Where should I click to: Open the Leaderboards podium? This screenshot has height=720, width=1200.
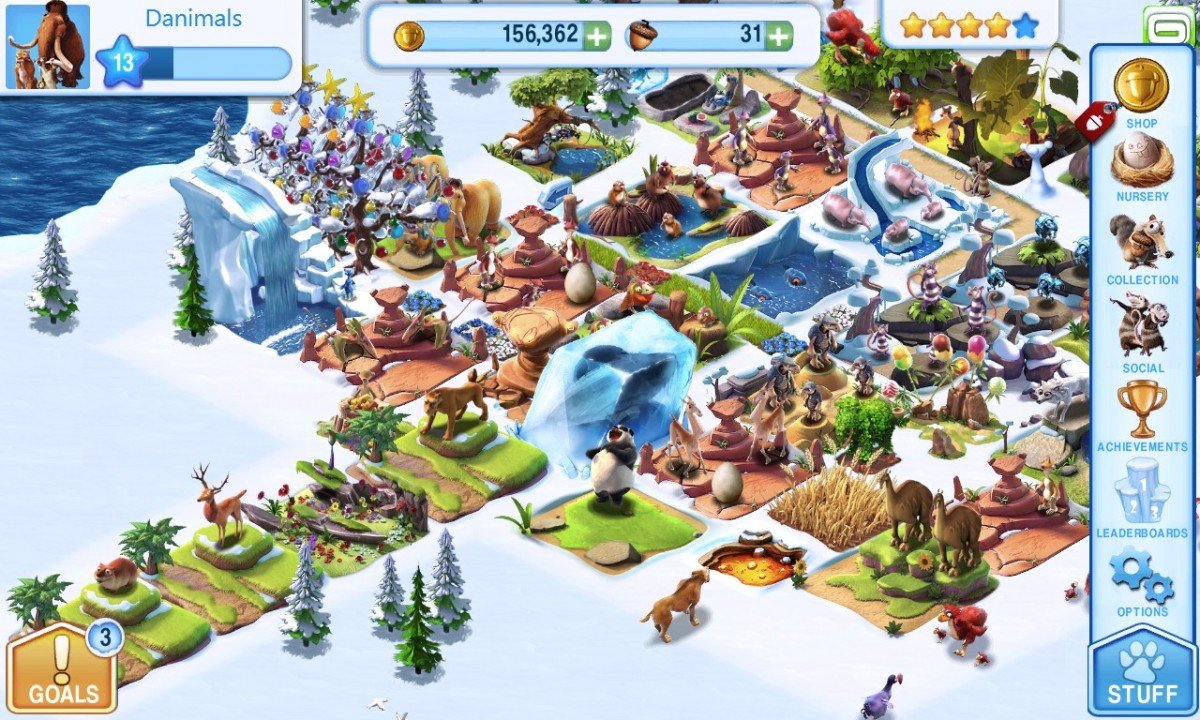[1141, 495]
